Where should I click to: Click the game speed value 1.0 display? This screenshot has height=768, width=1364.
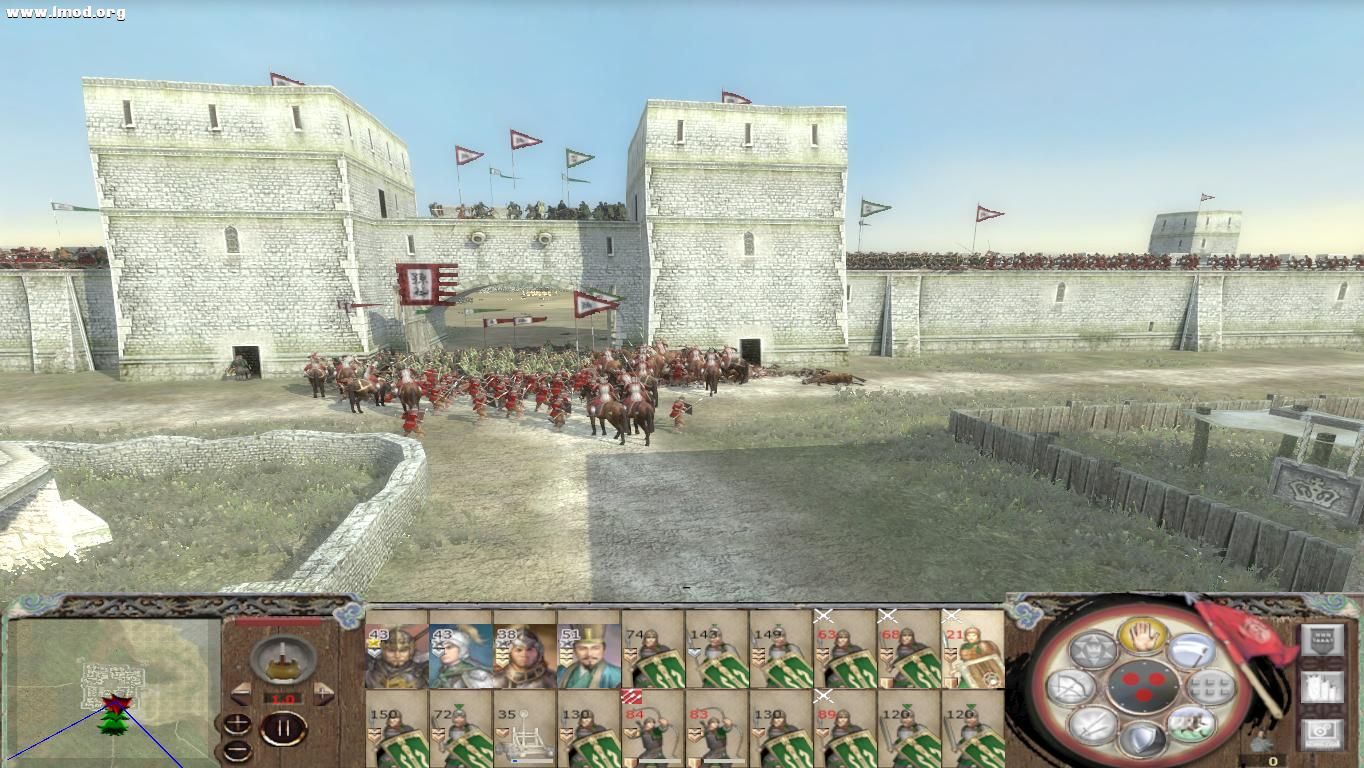coord(282,698)
